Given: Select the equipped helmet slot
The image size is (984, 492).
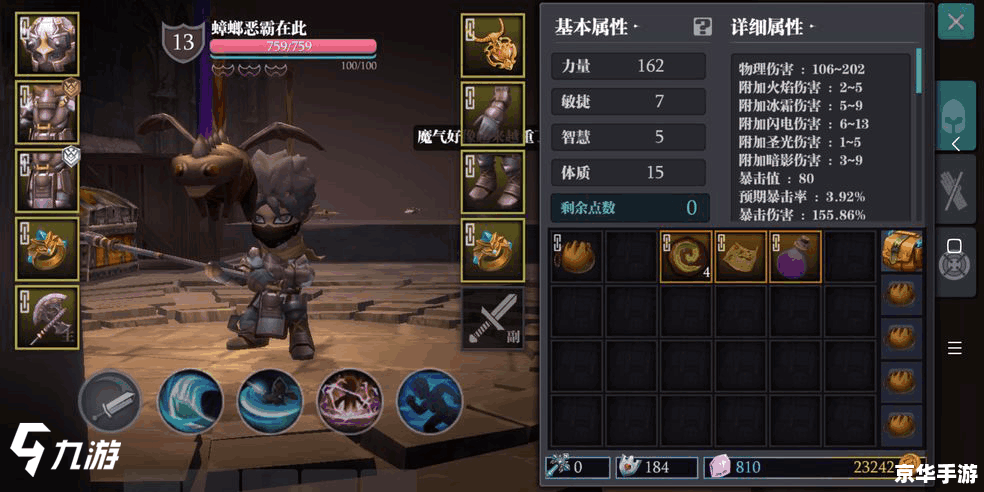Looking at the screenshot, I should 47,45.
